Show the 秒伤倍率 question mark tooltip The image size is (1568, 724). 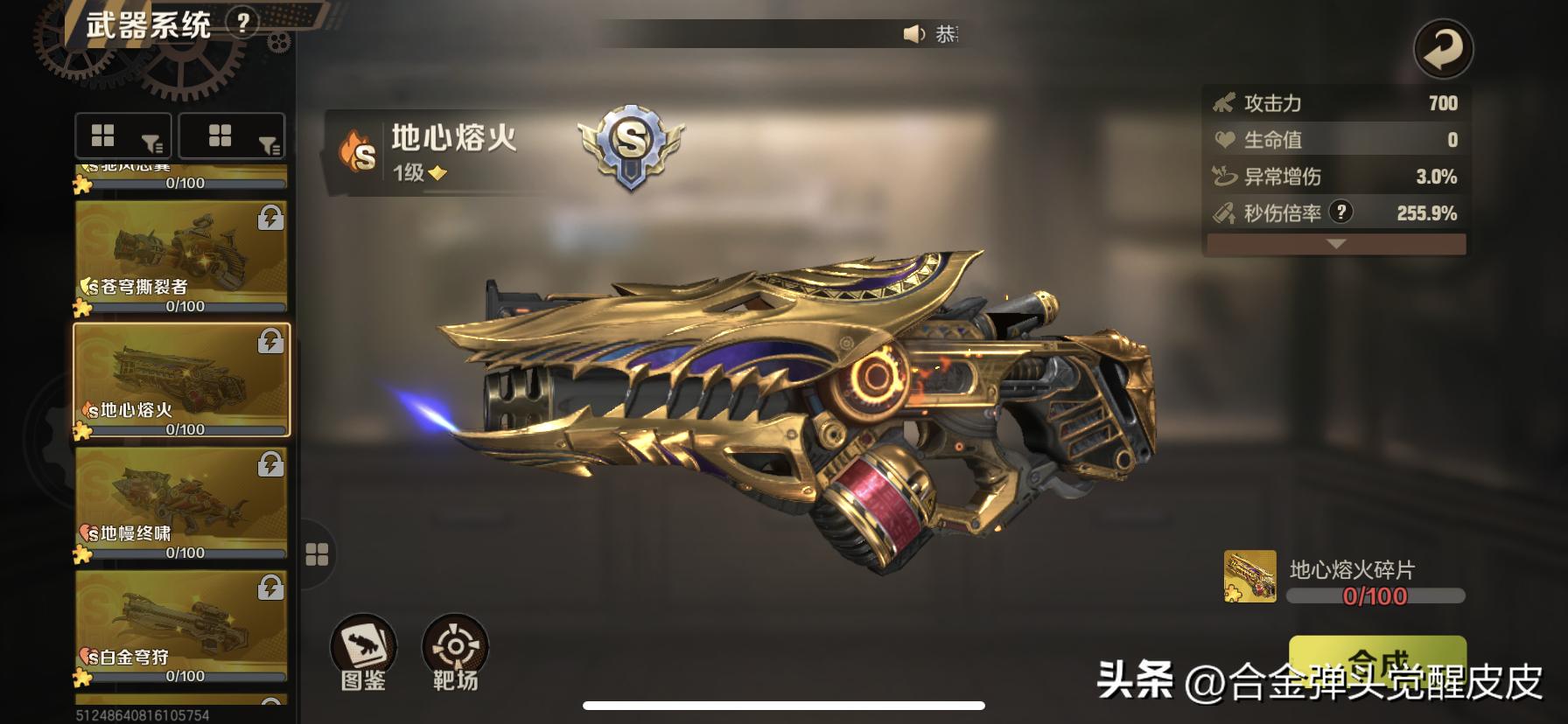(1340, 212)
